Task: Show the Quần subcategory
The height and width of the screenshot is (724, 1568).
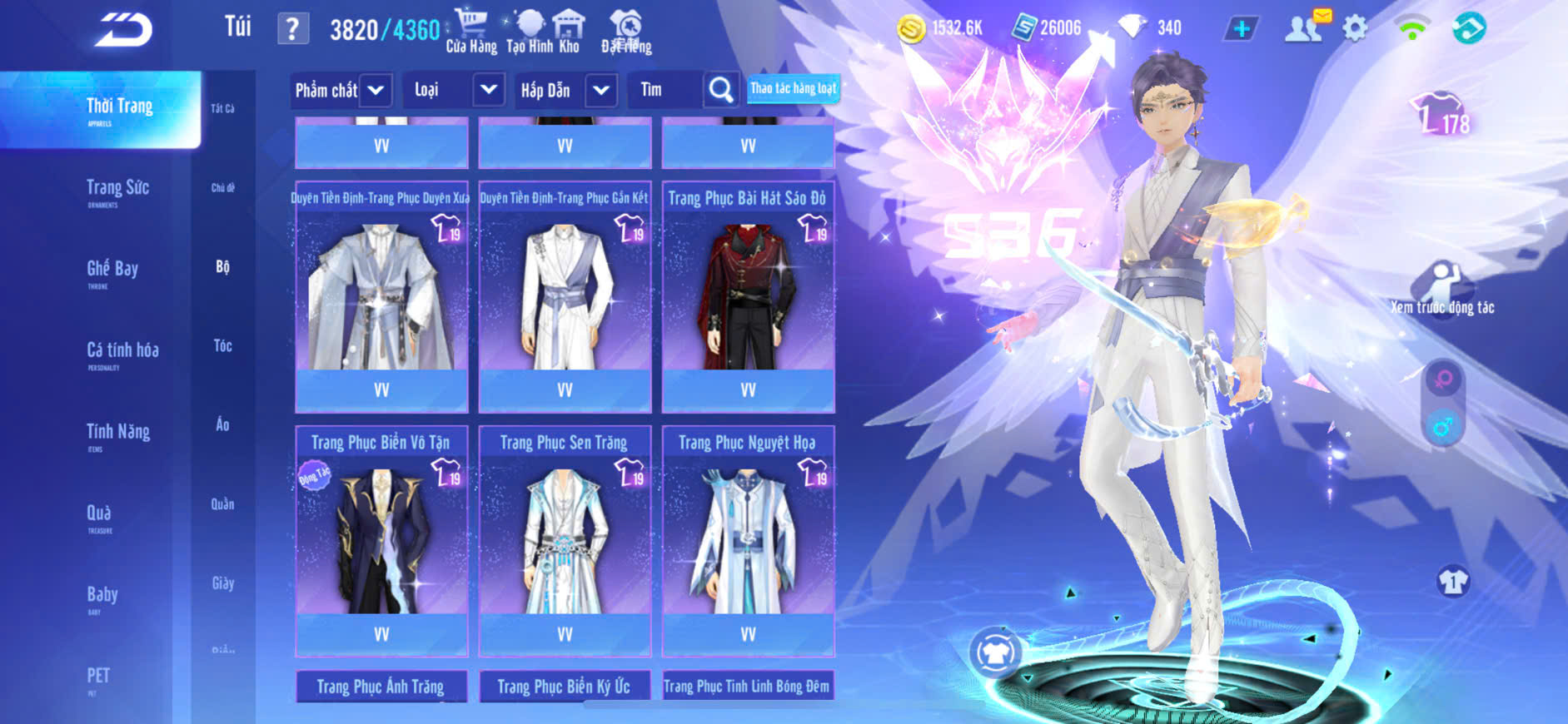Action: tap(222, 503)
